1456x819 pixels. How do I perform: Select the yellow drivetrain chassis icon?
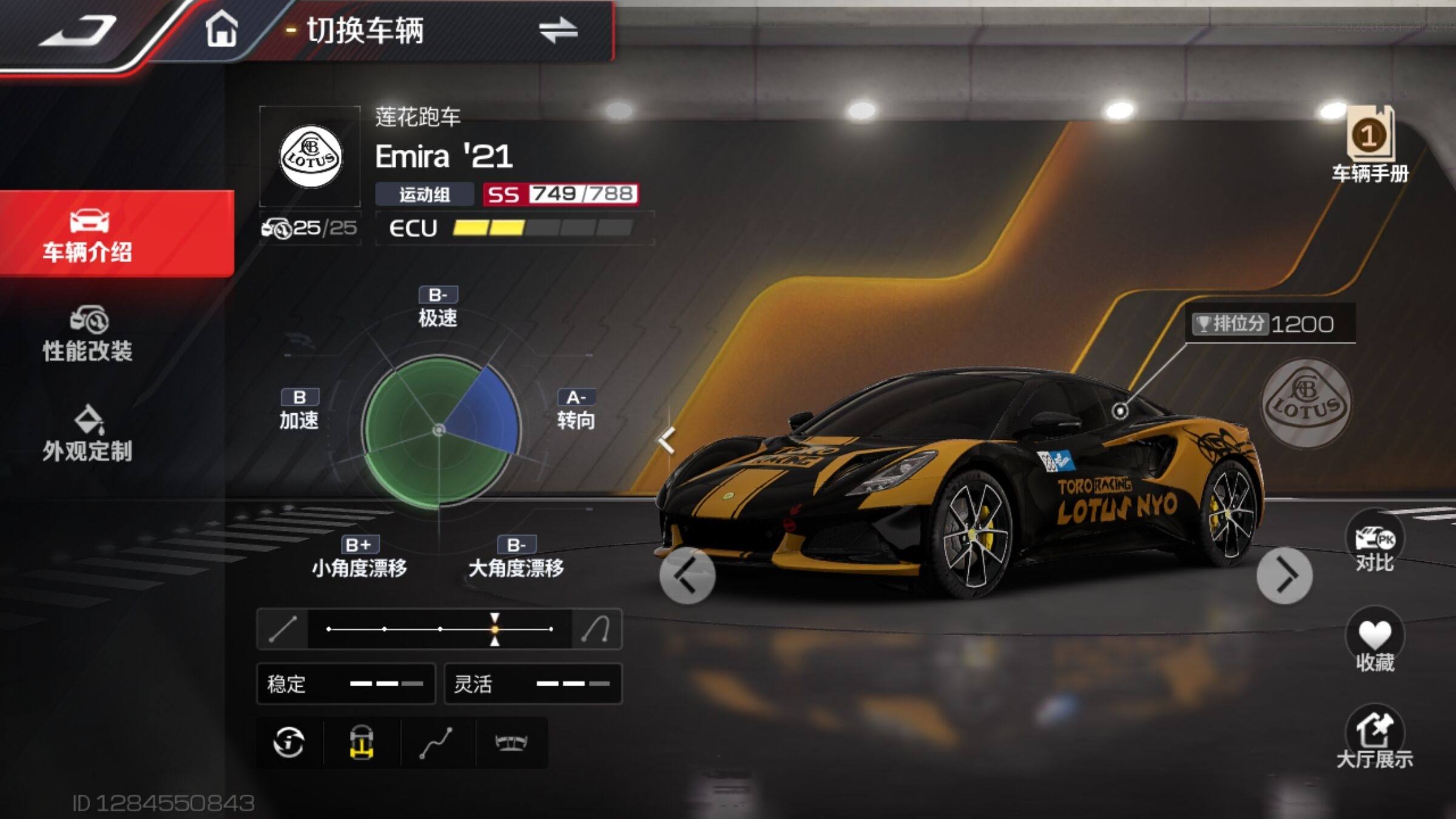pyautogui.click(x=362, y=743)
